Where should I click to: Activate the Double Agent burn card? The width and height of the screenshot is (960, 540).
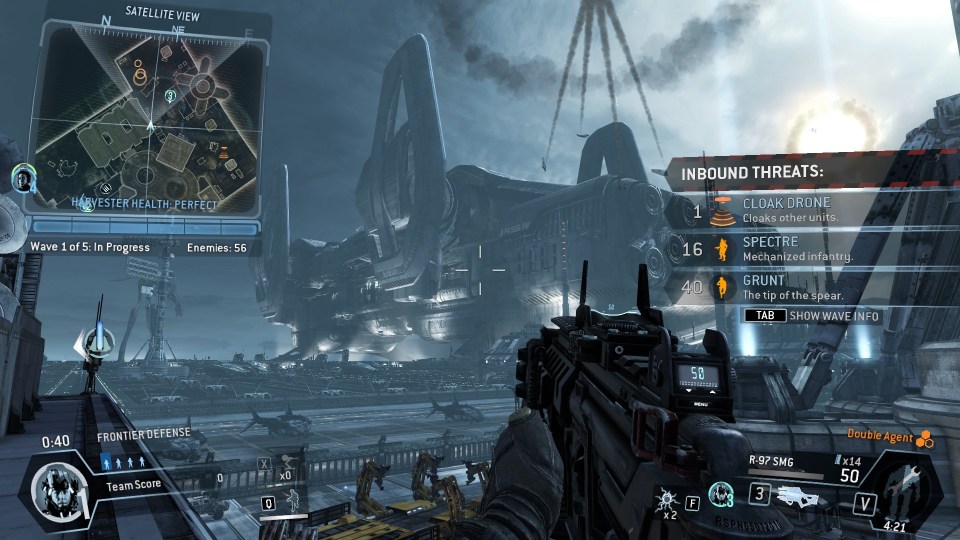(x=926, y=435)
